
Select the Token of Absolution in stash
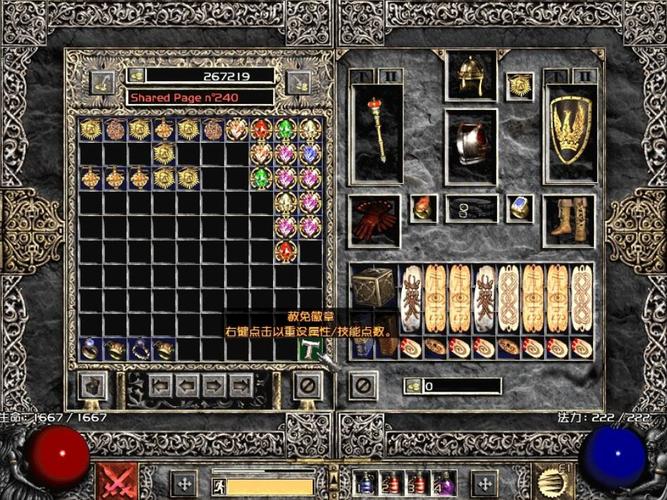[309, 349]
